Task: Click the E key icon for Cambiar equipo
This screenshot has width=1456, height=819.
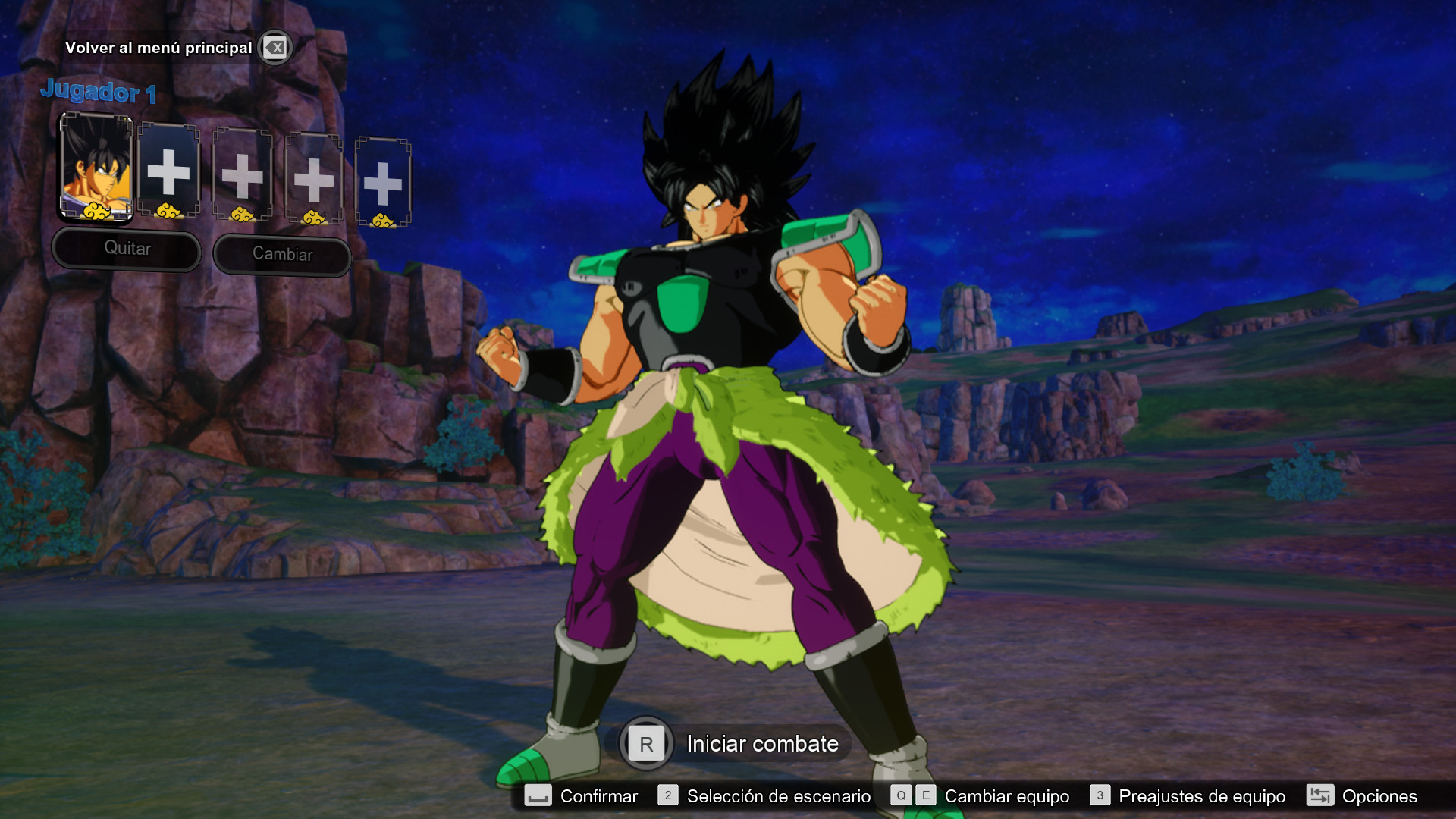Action: [x=925, y=796]
